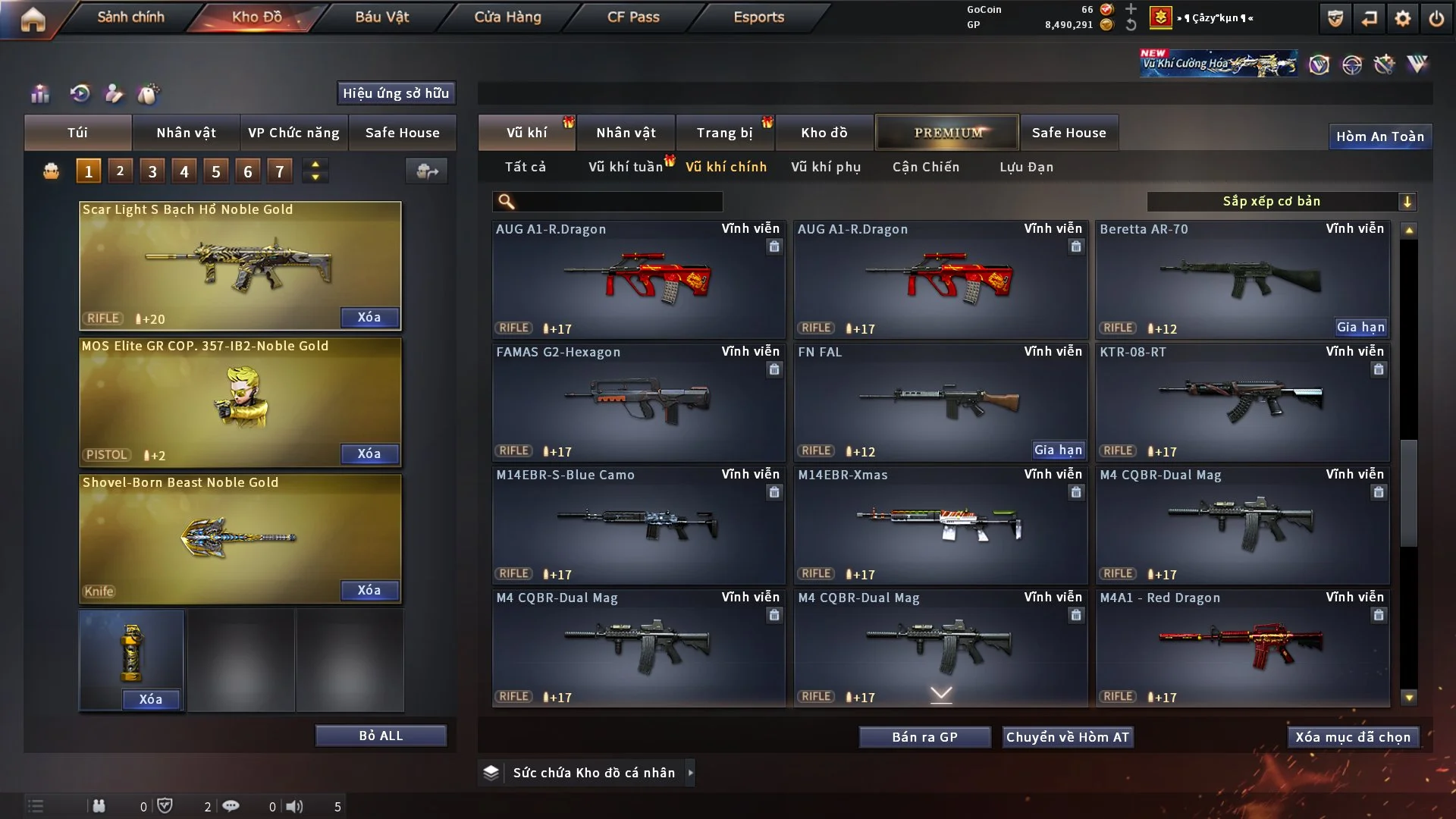Open Hiệu ứng sở hữu button
The width and height of the screenshot is (1456, 819).
click(396, 93)
